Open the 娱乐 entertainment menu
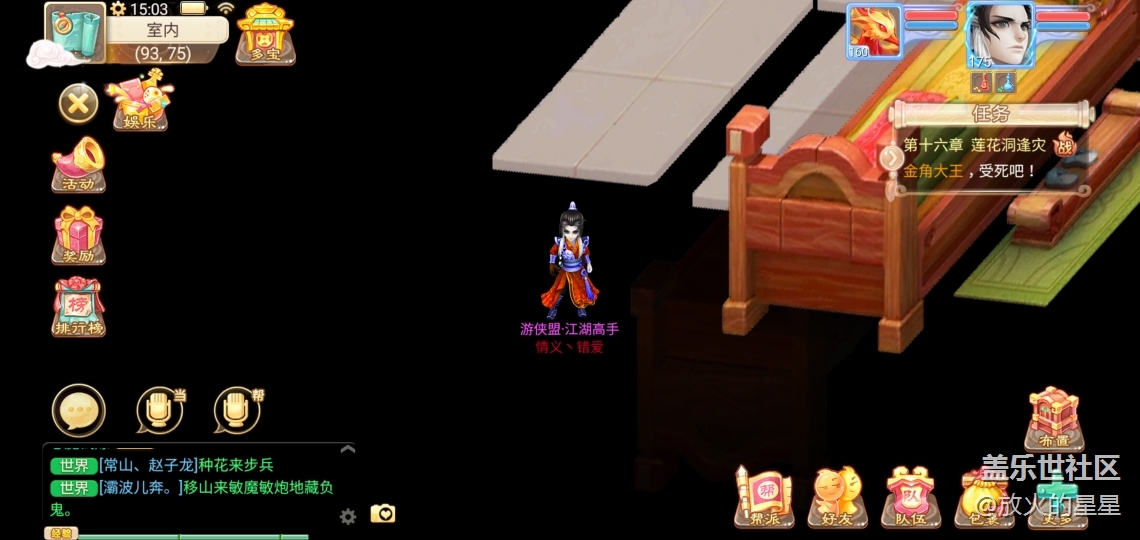Viewport: 1140px width, 540px height. click(x=140, y=102)
